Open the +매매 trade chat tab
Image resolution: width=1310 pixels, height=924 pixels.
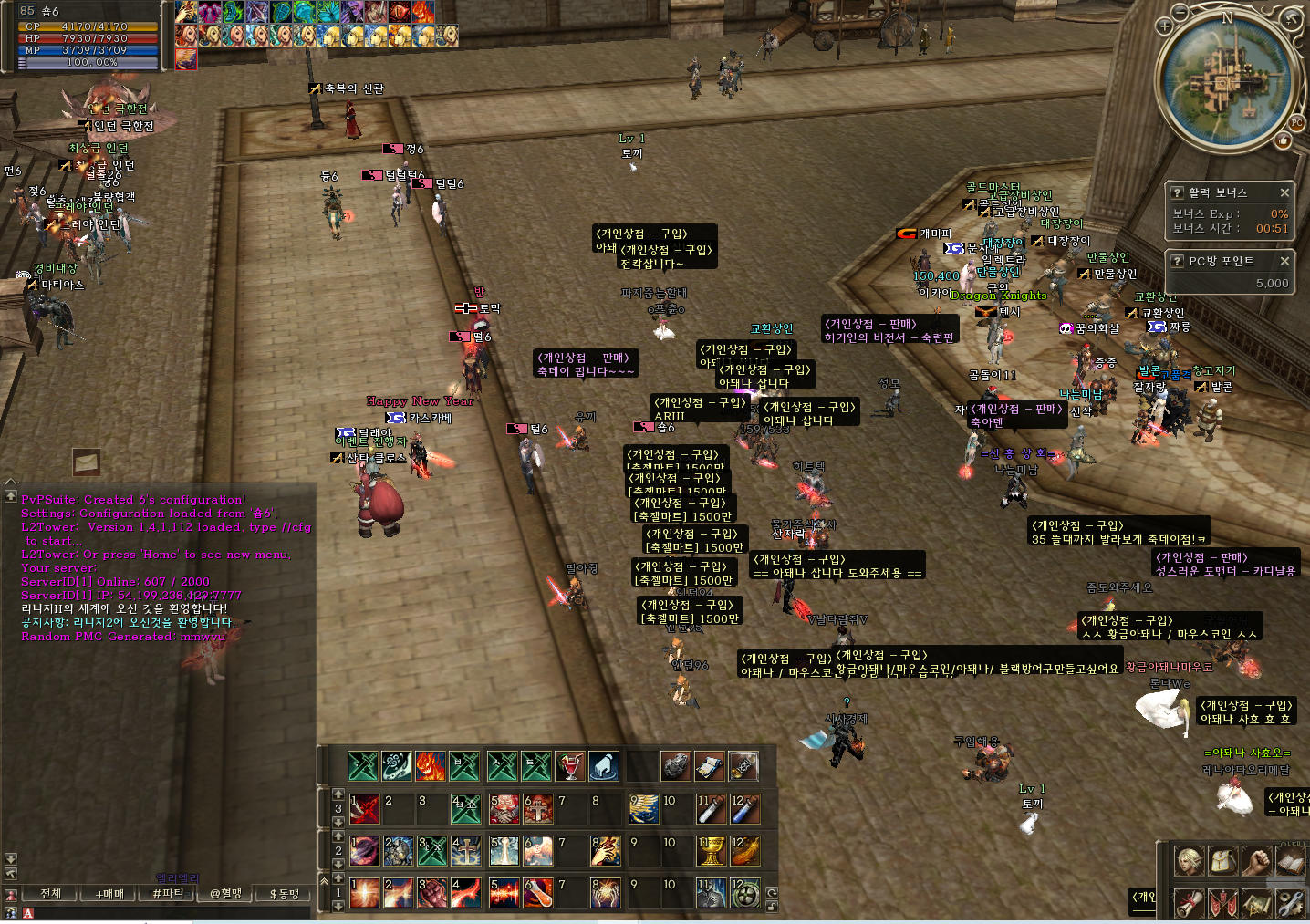tap(109, 894)
